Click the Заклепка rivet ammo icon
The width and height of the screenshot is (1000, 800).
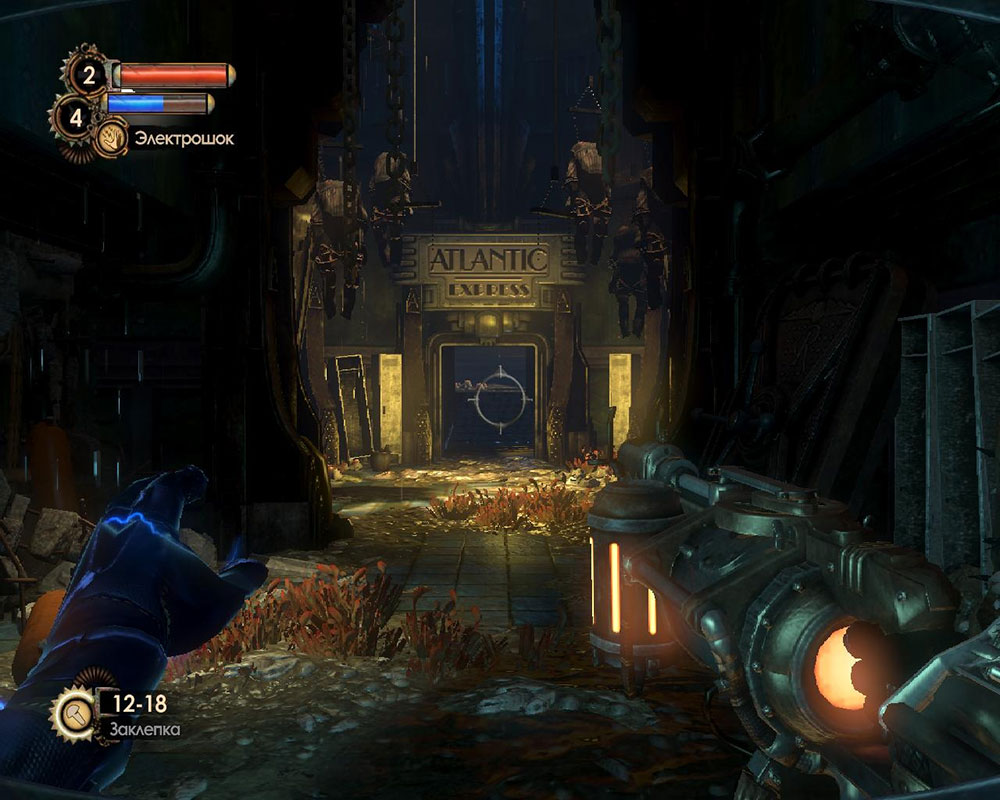(x=75, y=711)
